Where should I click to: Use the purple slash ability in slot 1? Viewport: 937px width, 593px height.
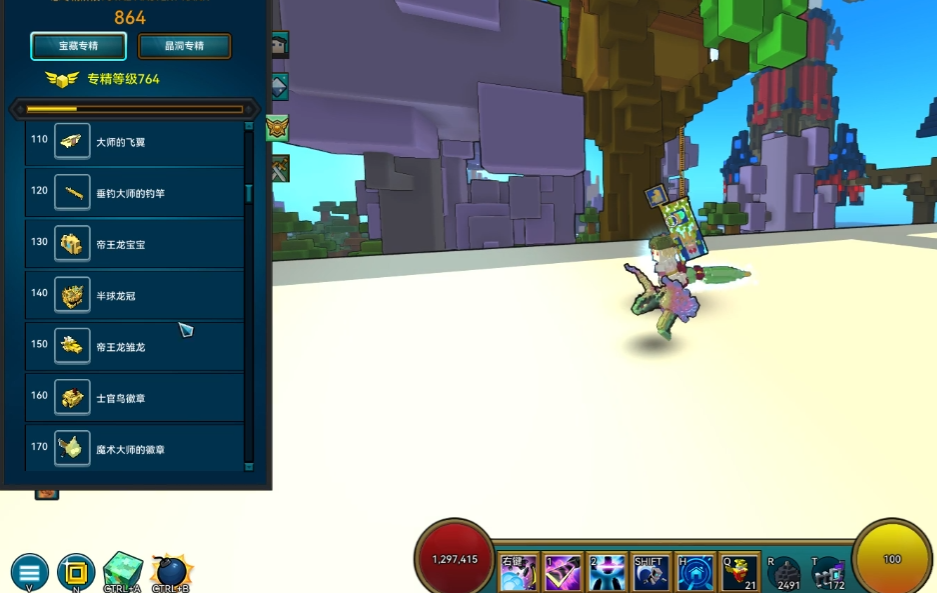[x=563, y=573]
